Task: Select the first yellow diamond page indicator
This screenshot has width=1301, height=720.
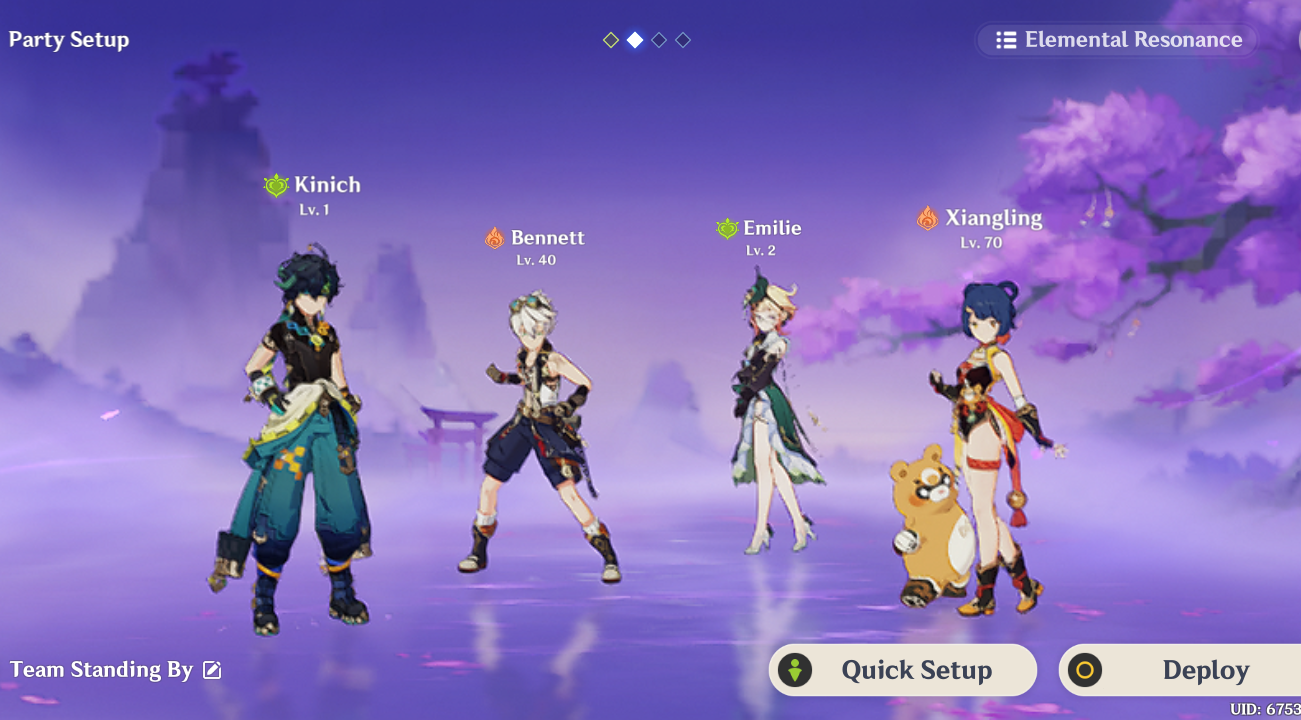Action: pyautogui.click(x=612, y=40)
